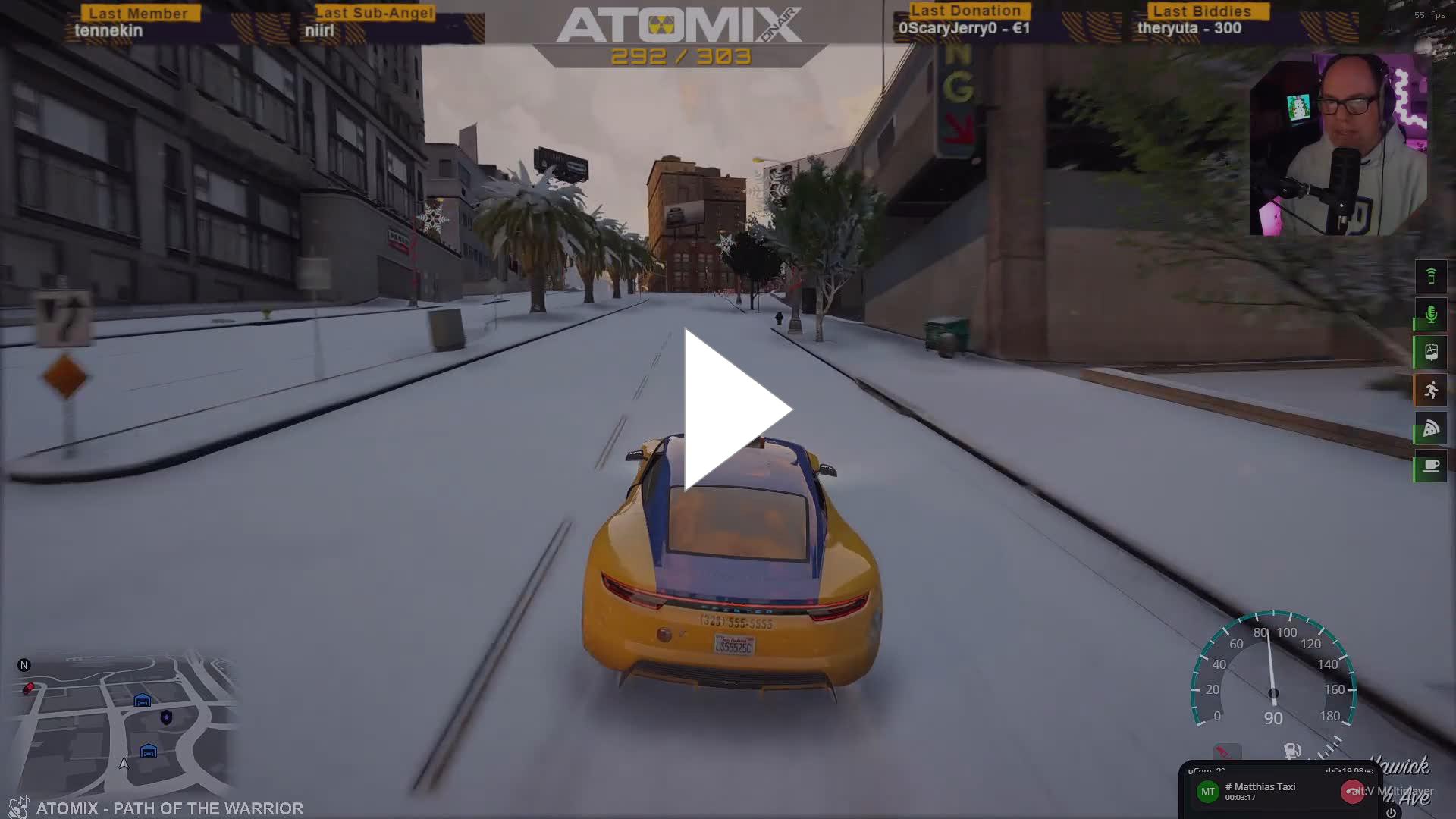
Task: Open the ID card status icon
Action: coord(1431,352)
